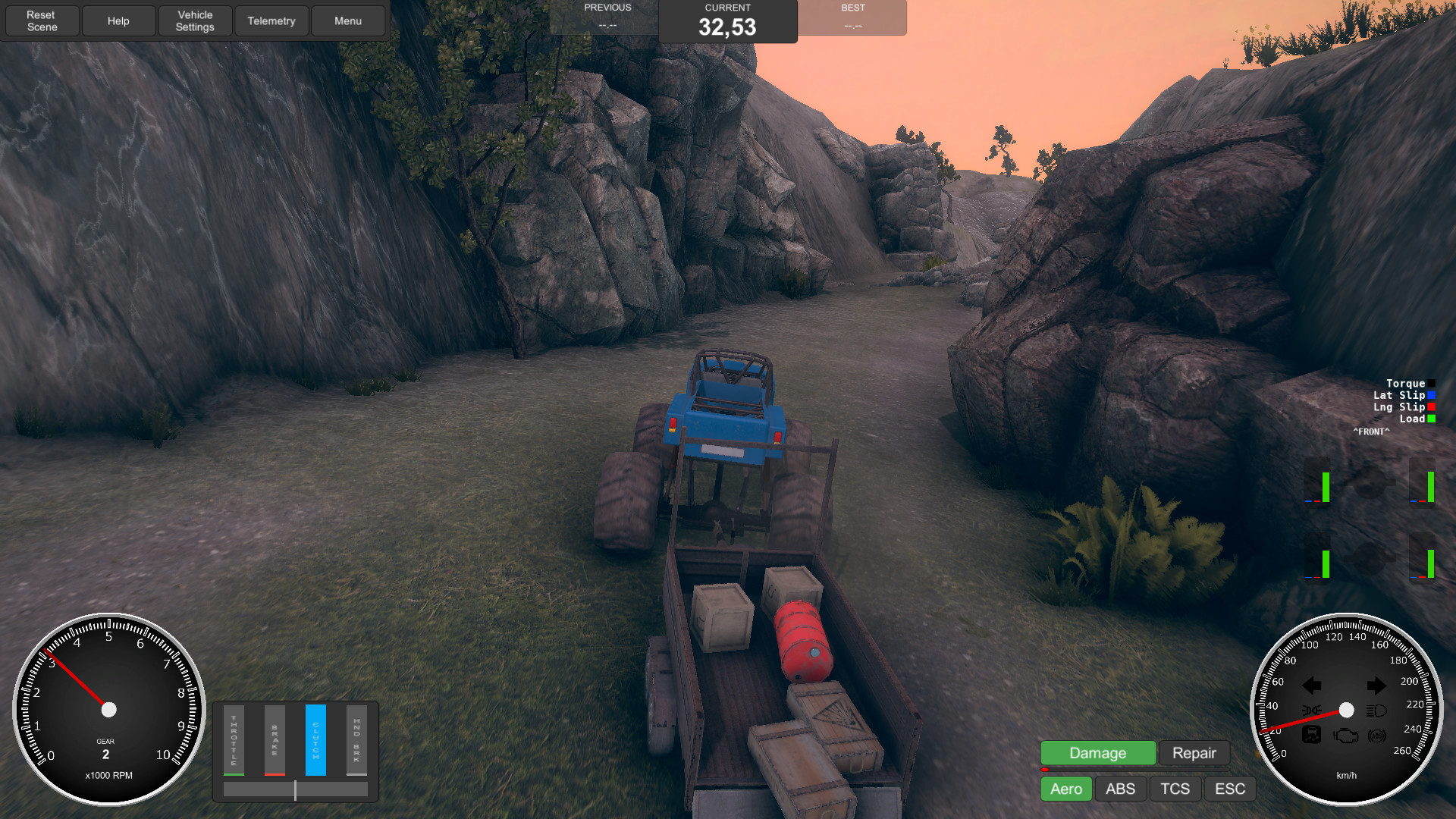The width and height of the screenshot is (1456, 819).
Task: Open the Menu button
Action: (348, 20)
